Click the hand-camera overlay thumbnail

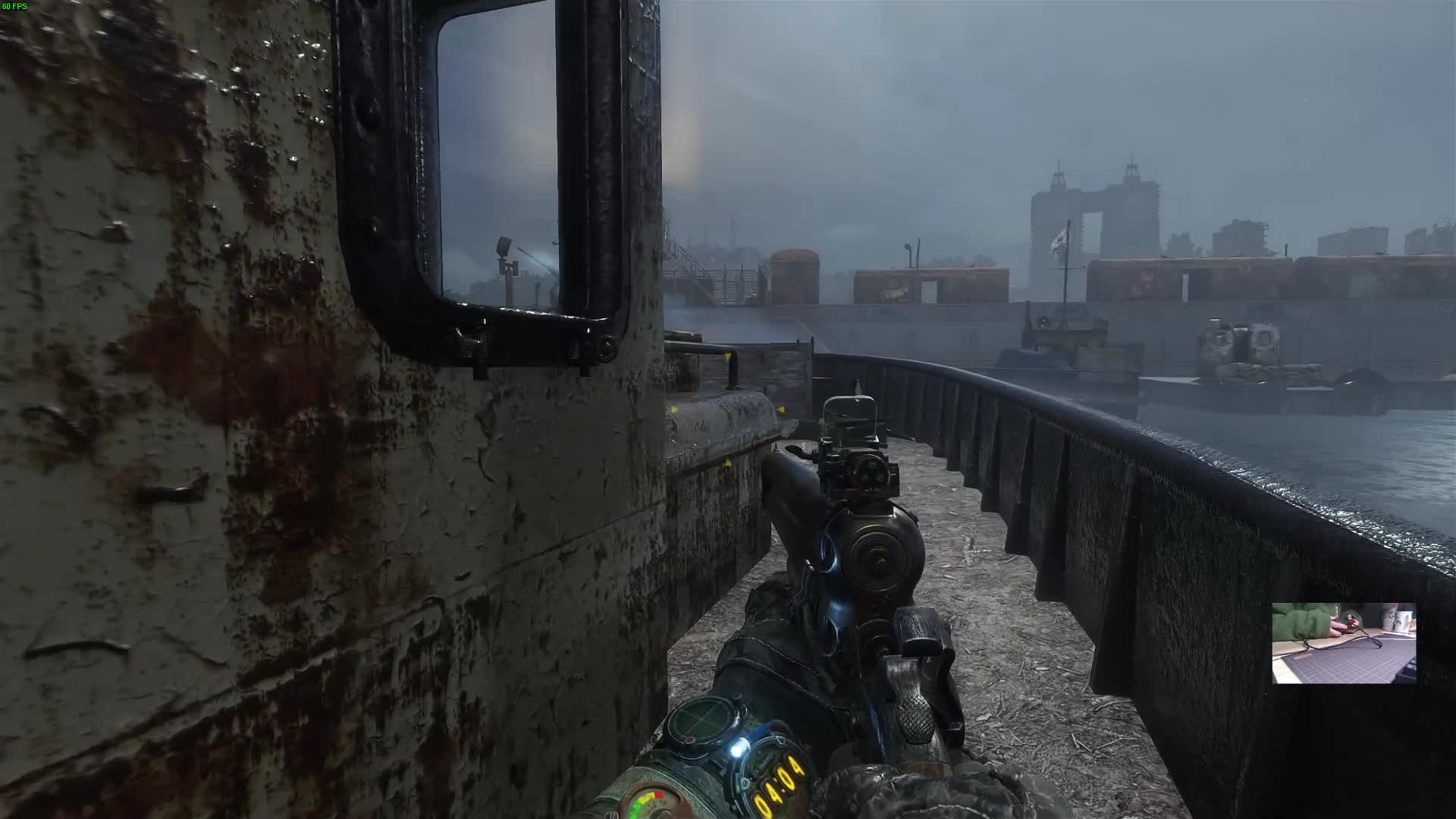point(1344,643)
